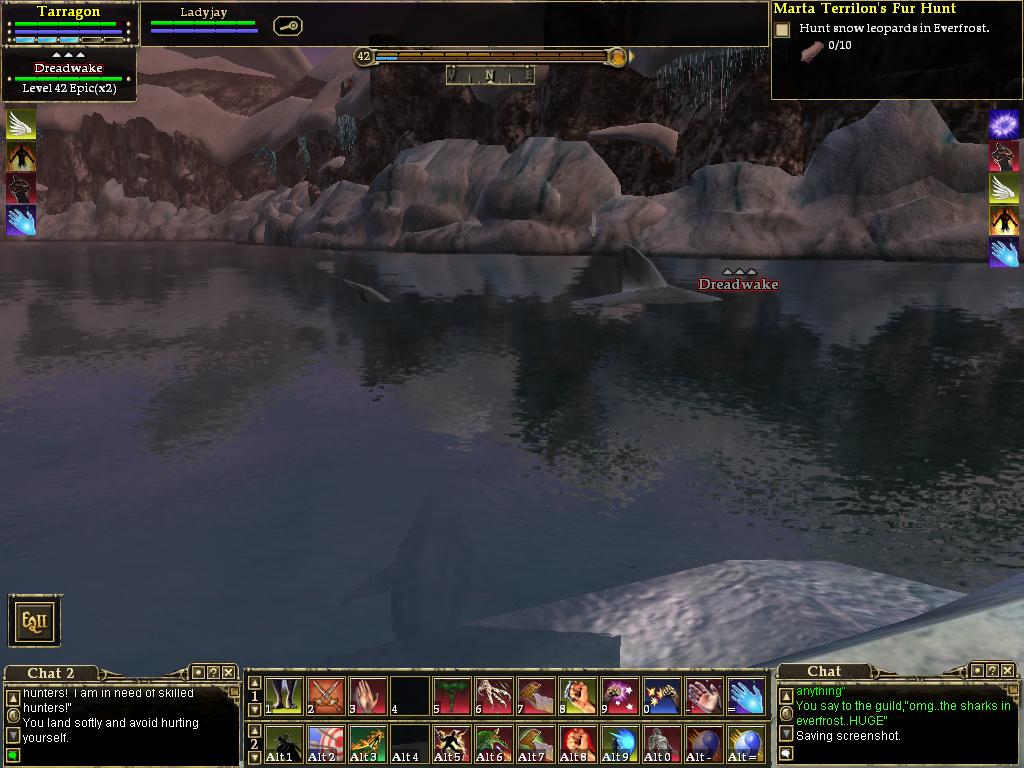Use the archery target ability on Alt 2
The height and width of the screenshot is (768, 1024).
(326, 745)
